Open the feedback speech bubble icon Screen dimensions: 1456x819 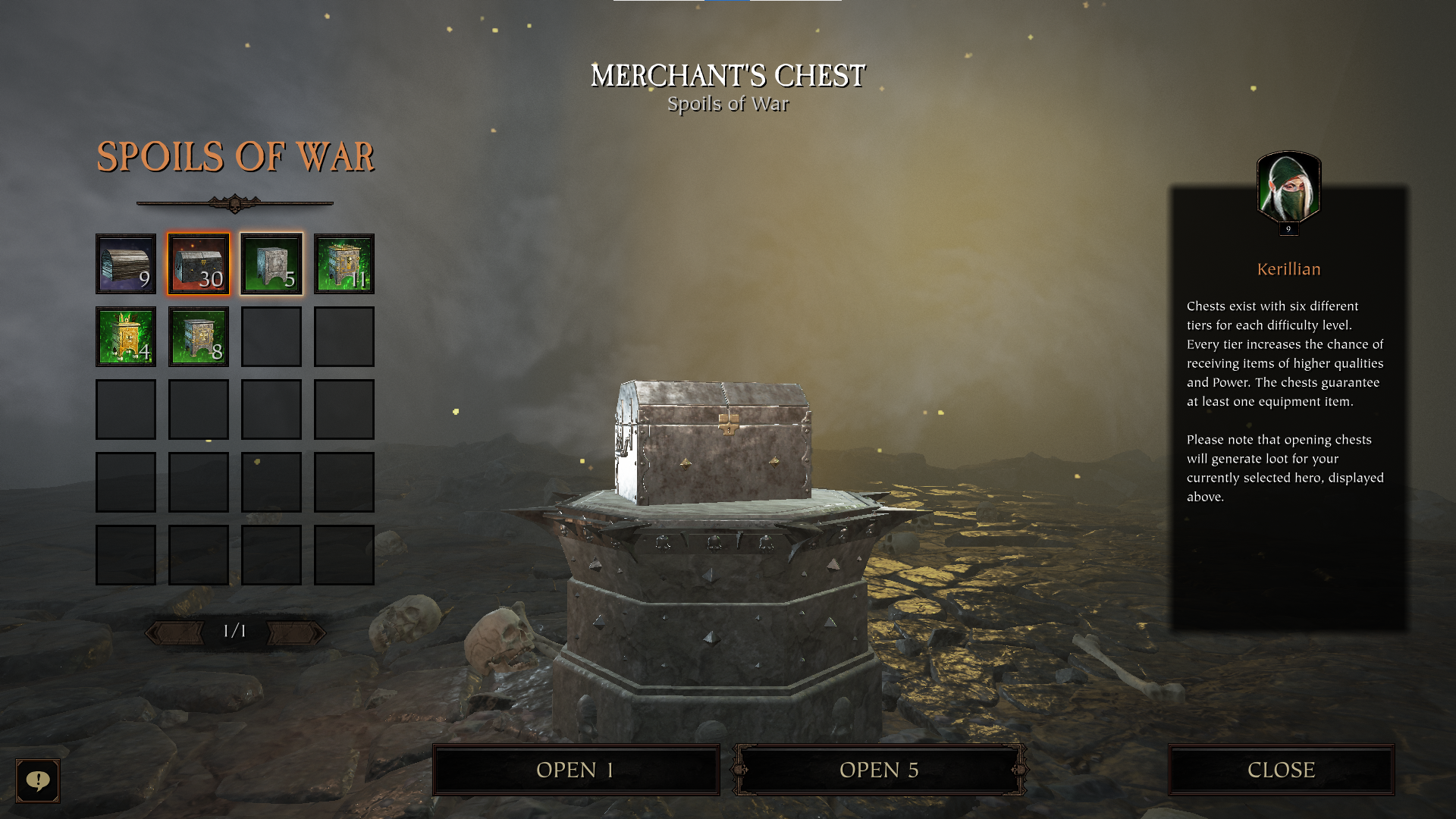pyautogui.click(x=38, y=780)
